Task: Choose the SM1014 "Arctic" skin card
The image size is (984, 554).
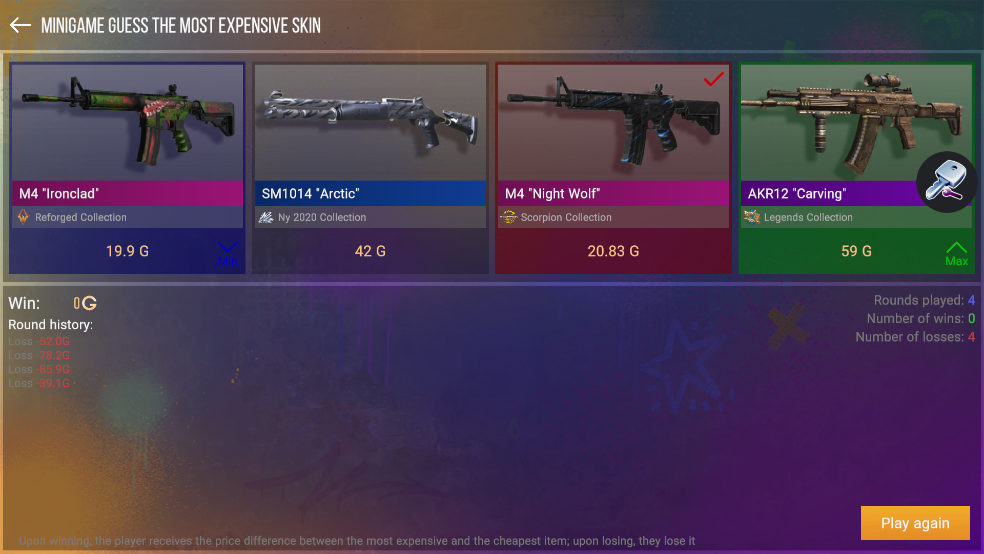Action: point(370,168)
